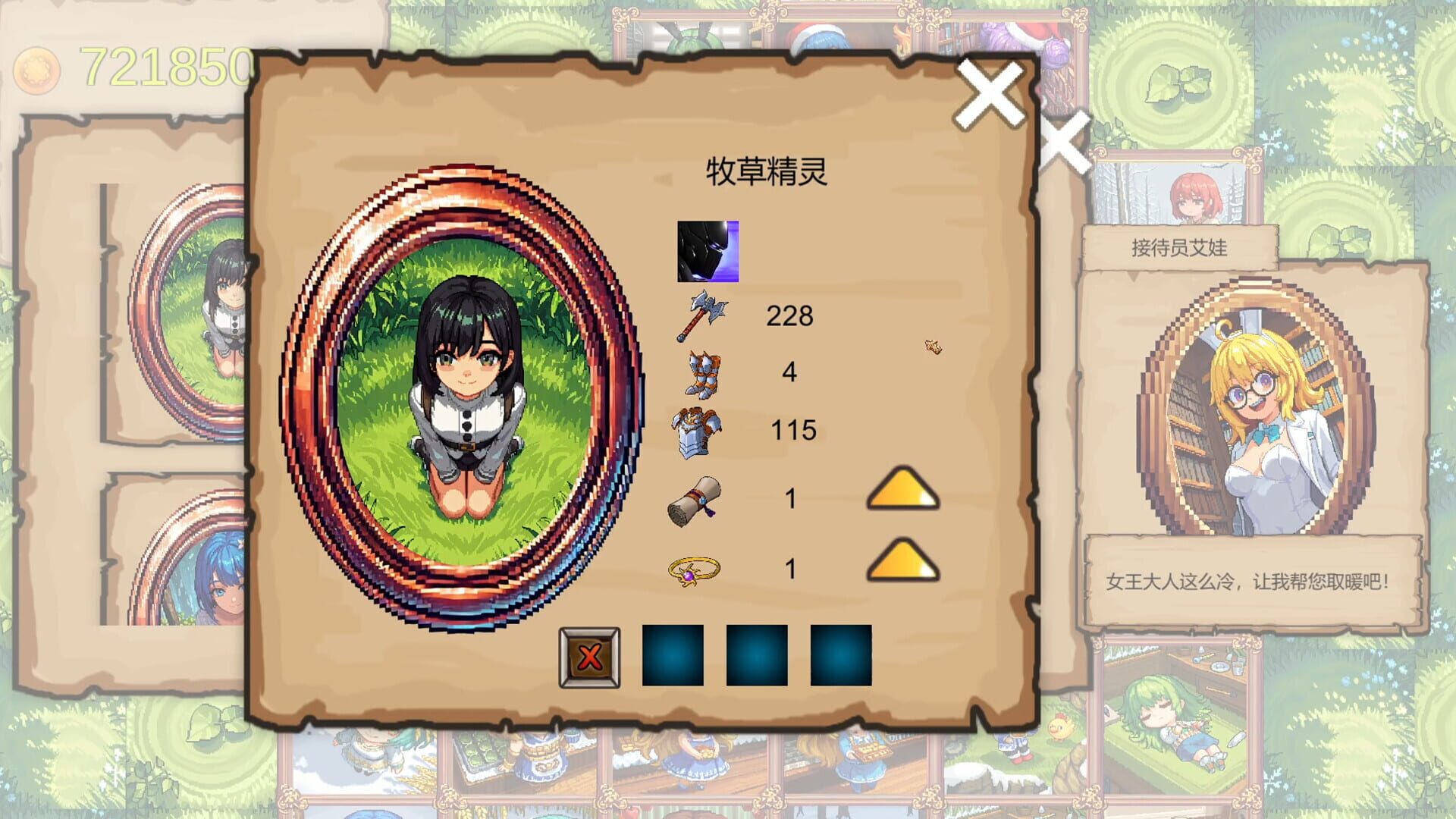Click the armored boots equipment icon
1456x819 pixels.
699,375
